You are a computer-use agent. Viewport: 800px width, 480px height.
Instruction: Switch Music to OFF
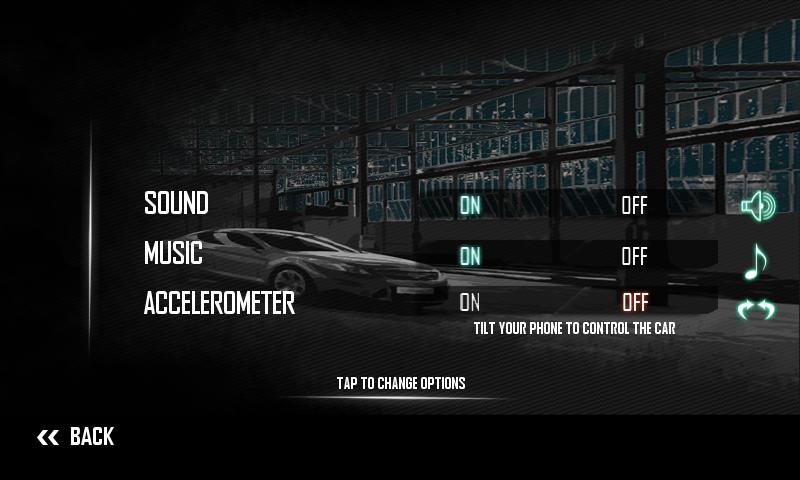tap(634, 256)
